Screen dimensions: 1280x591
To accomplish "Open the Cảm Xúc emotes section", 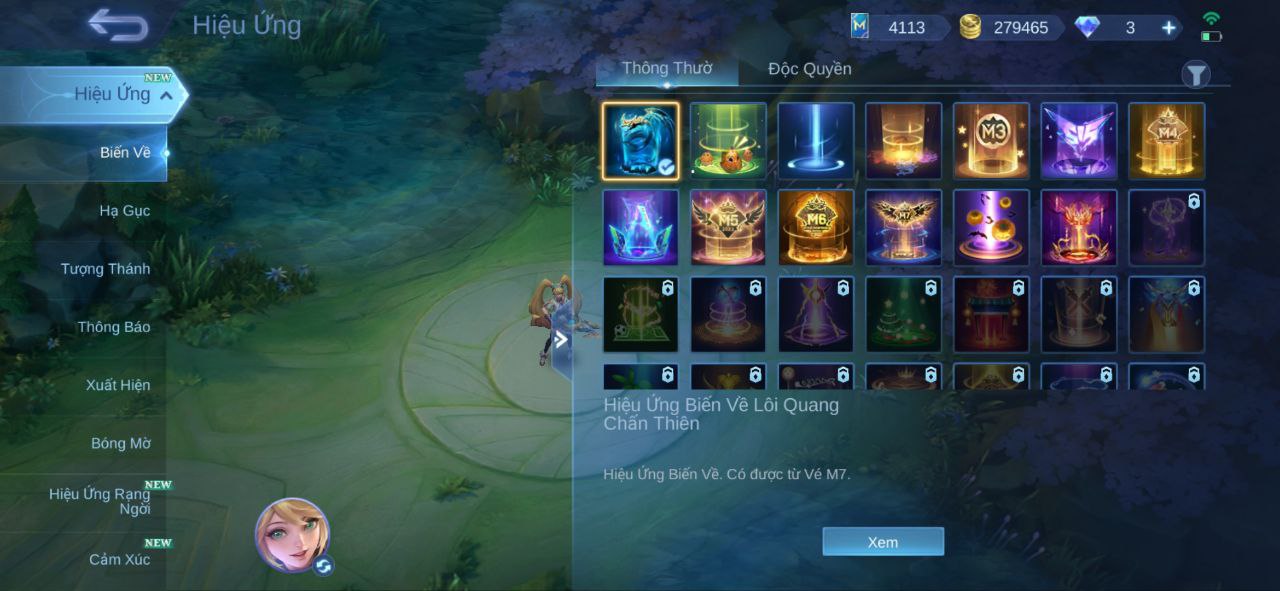I will click(120, 559).
